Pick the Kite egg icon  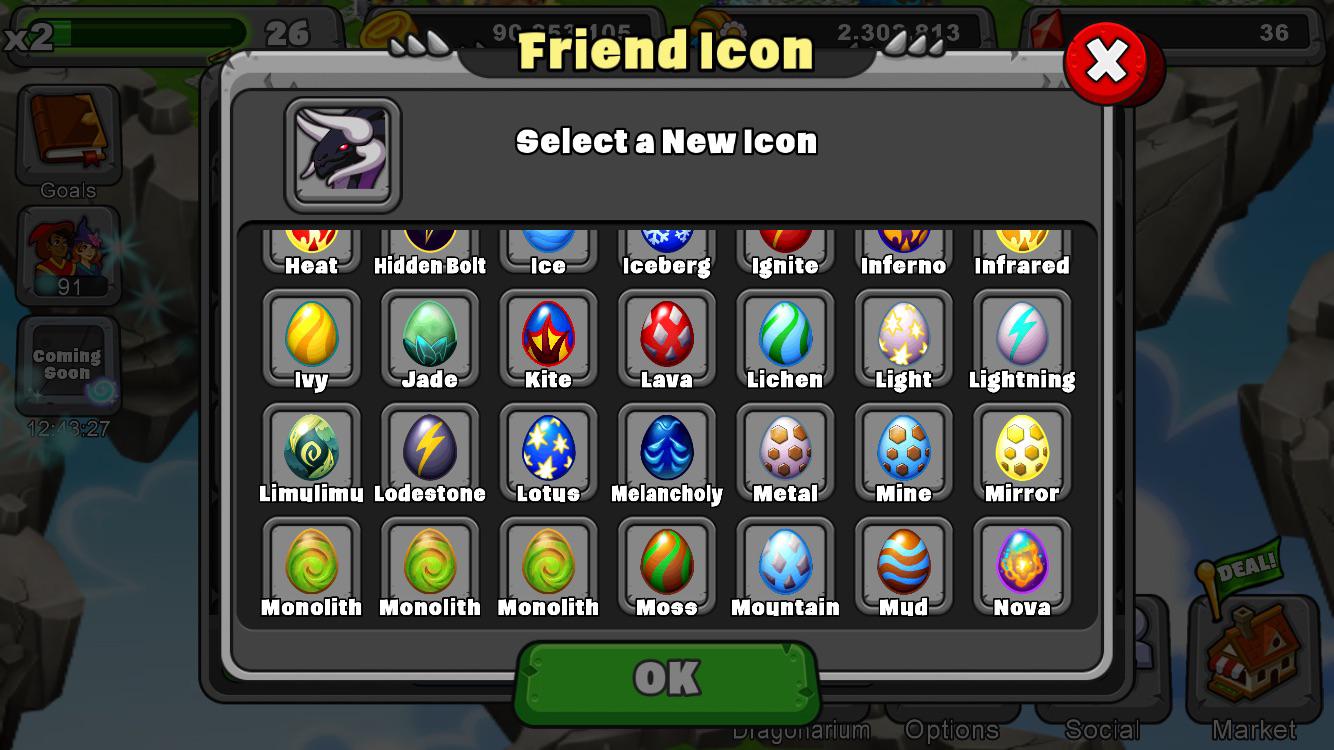point(548,335)
